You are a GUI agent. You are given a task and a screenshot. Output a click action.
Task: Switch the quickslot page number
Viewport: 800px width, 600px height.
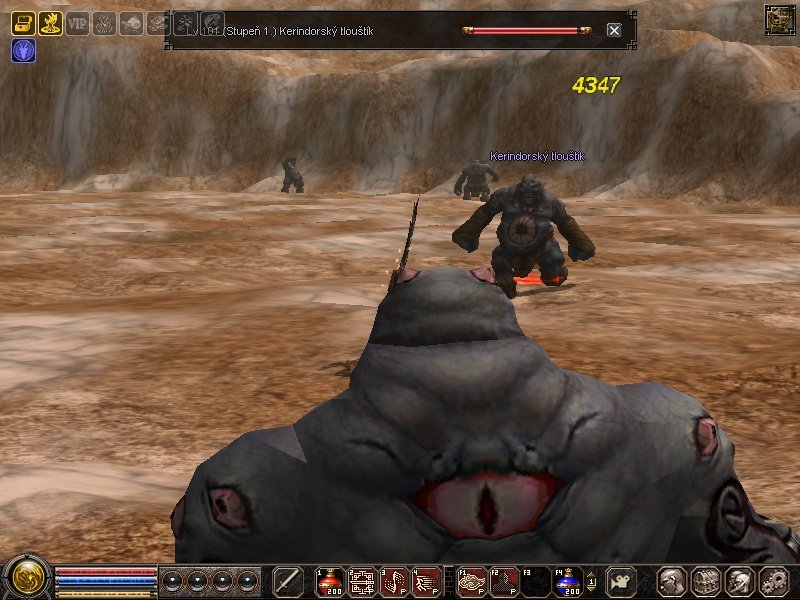coord(591,582)
